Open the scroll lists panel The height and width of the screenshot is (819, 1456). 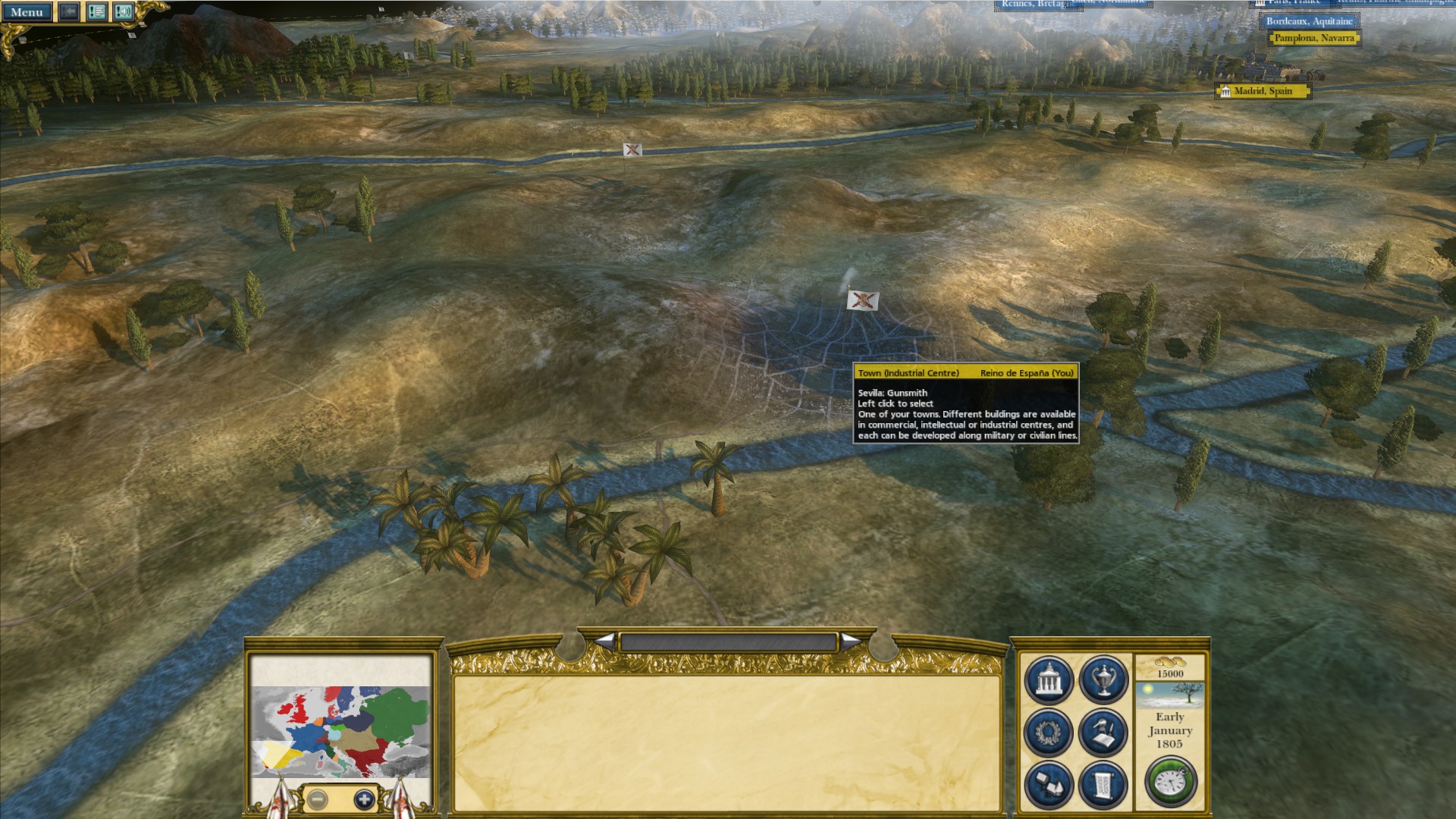click(x=1103, y=785)
